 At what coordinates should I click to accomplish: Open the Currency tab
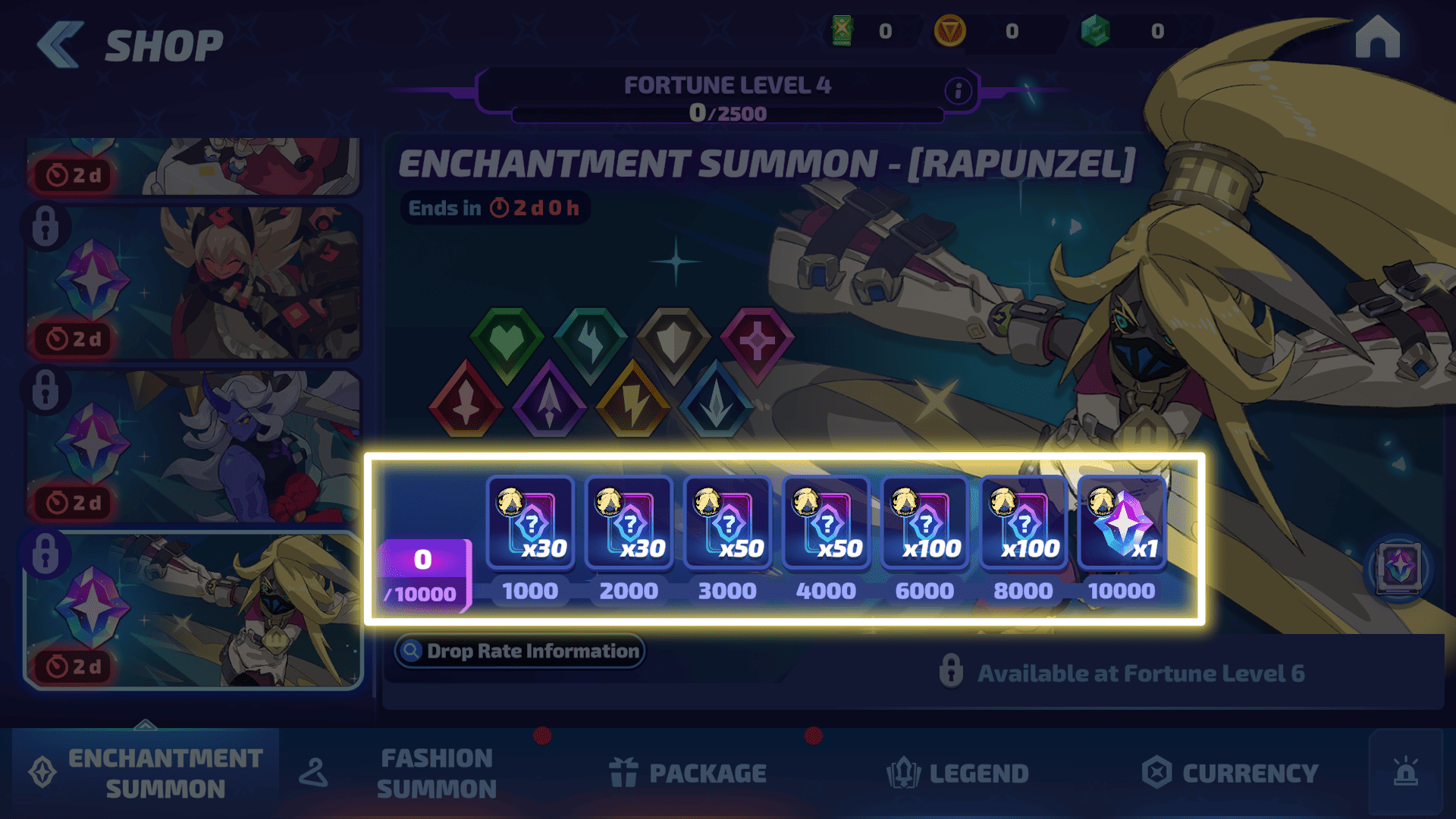click(x=1230, y=773)
